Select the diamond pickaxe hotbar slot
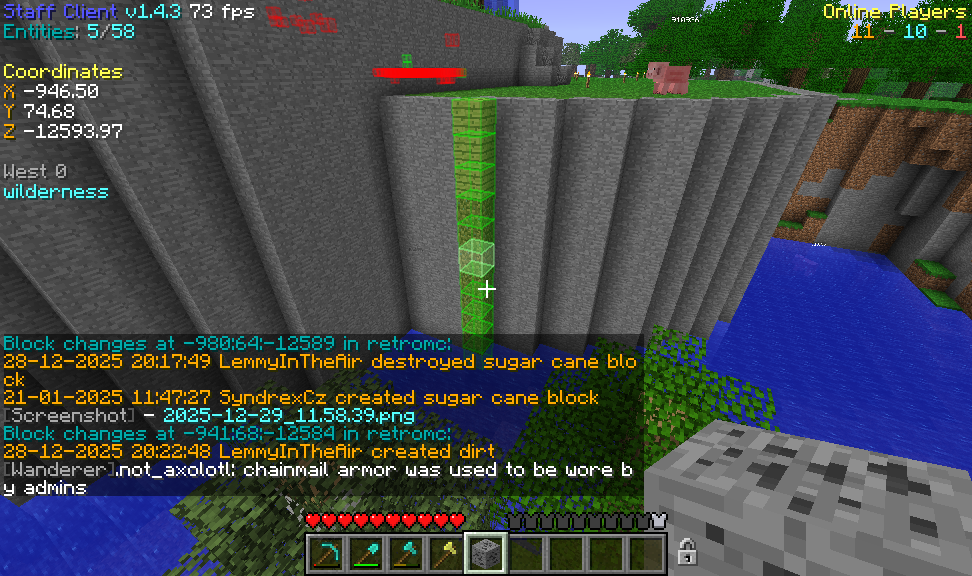Viewport: 972px width, 576px height. (326, 552)
